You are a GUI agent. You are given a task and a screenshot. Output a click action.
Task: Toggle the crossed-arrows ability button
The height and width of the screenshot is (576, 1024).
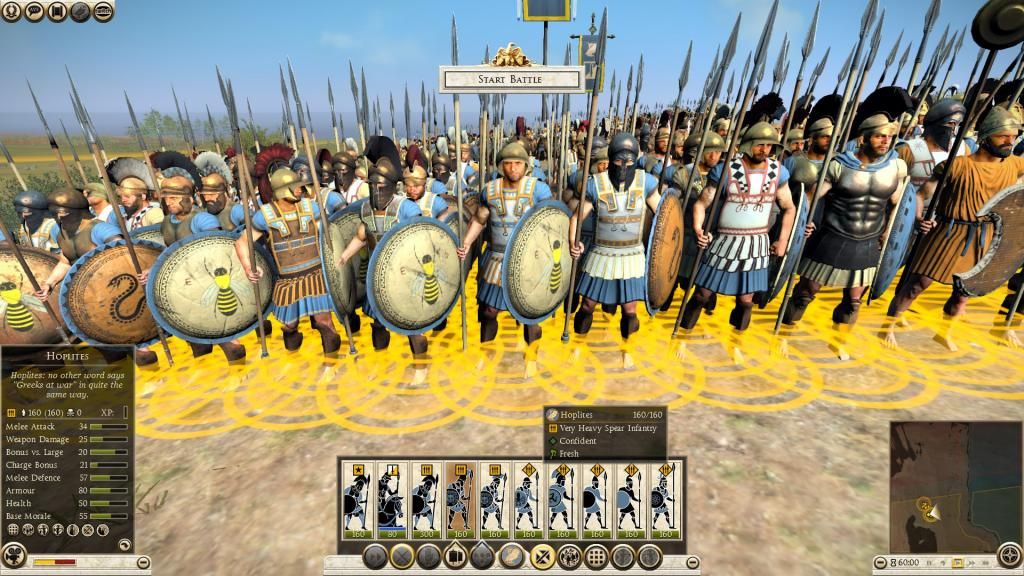(542, 556)
